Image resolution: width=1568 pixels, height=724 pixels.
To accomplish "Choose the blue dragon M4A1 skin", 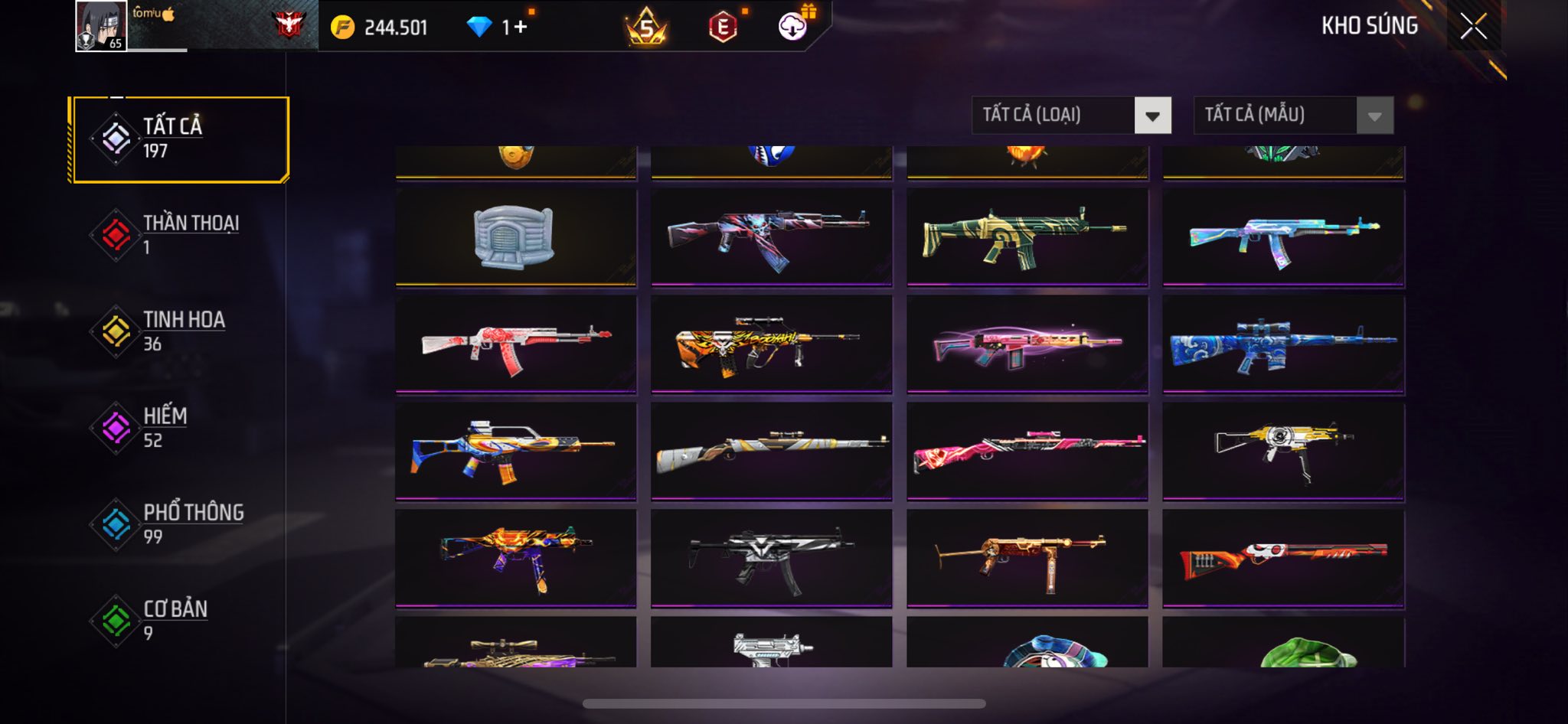I will [1283, 344].
